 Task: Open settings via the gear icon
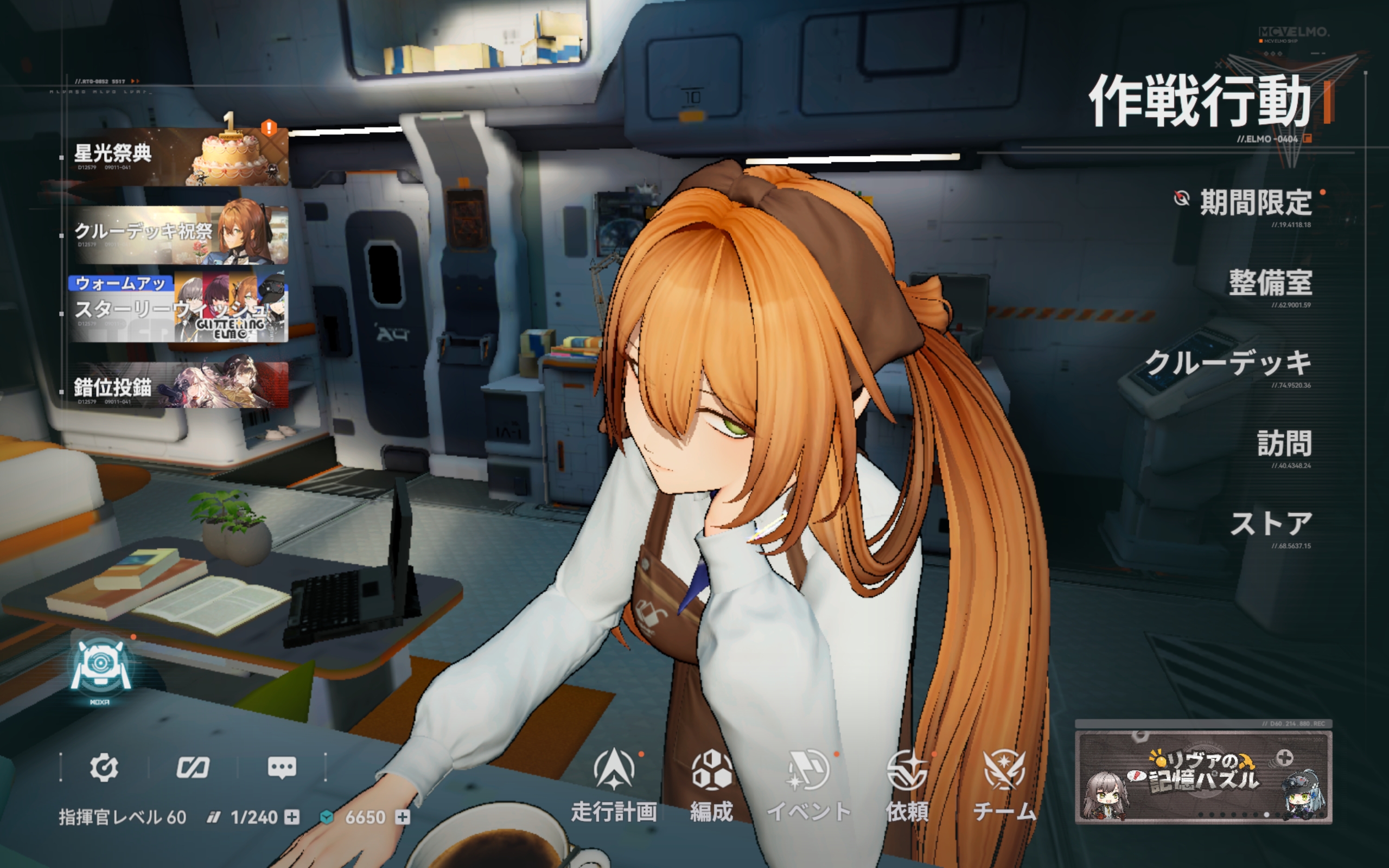click(x=104, y=768)
